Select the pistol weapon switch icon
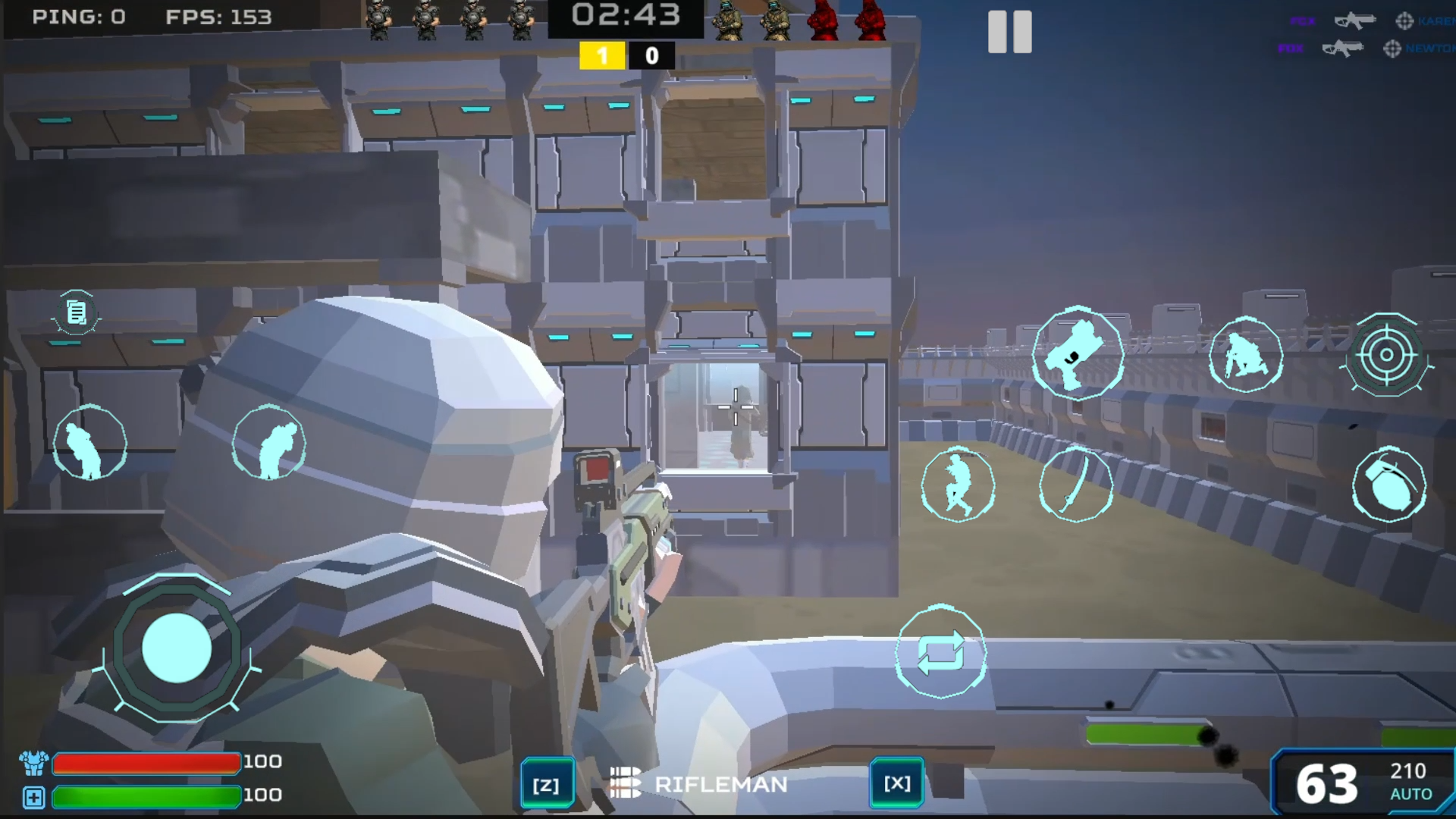 (x=1078, y=355)
